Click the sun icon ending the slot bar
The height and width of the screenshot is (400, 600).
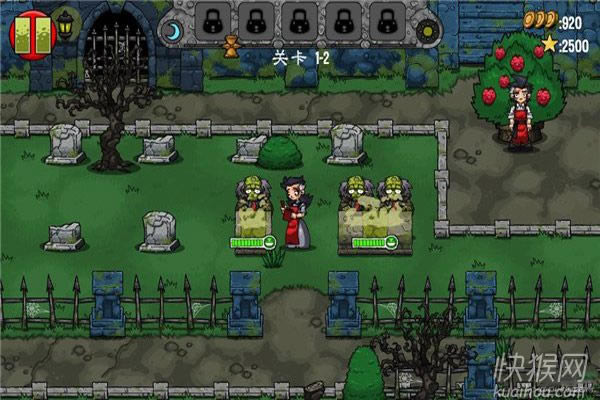(x=428, y=32)
